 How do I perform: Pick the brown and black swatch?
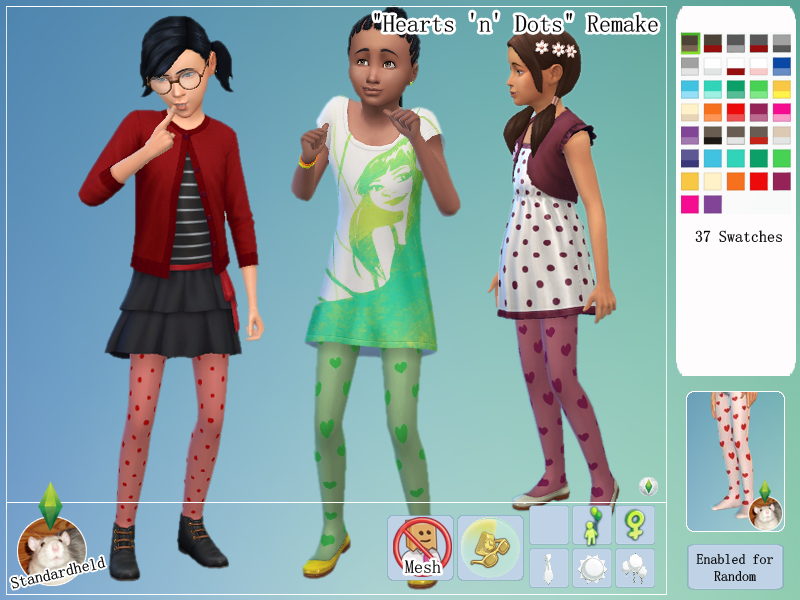tap(713, 135)
